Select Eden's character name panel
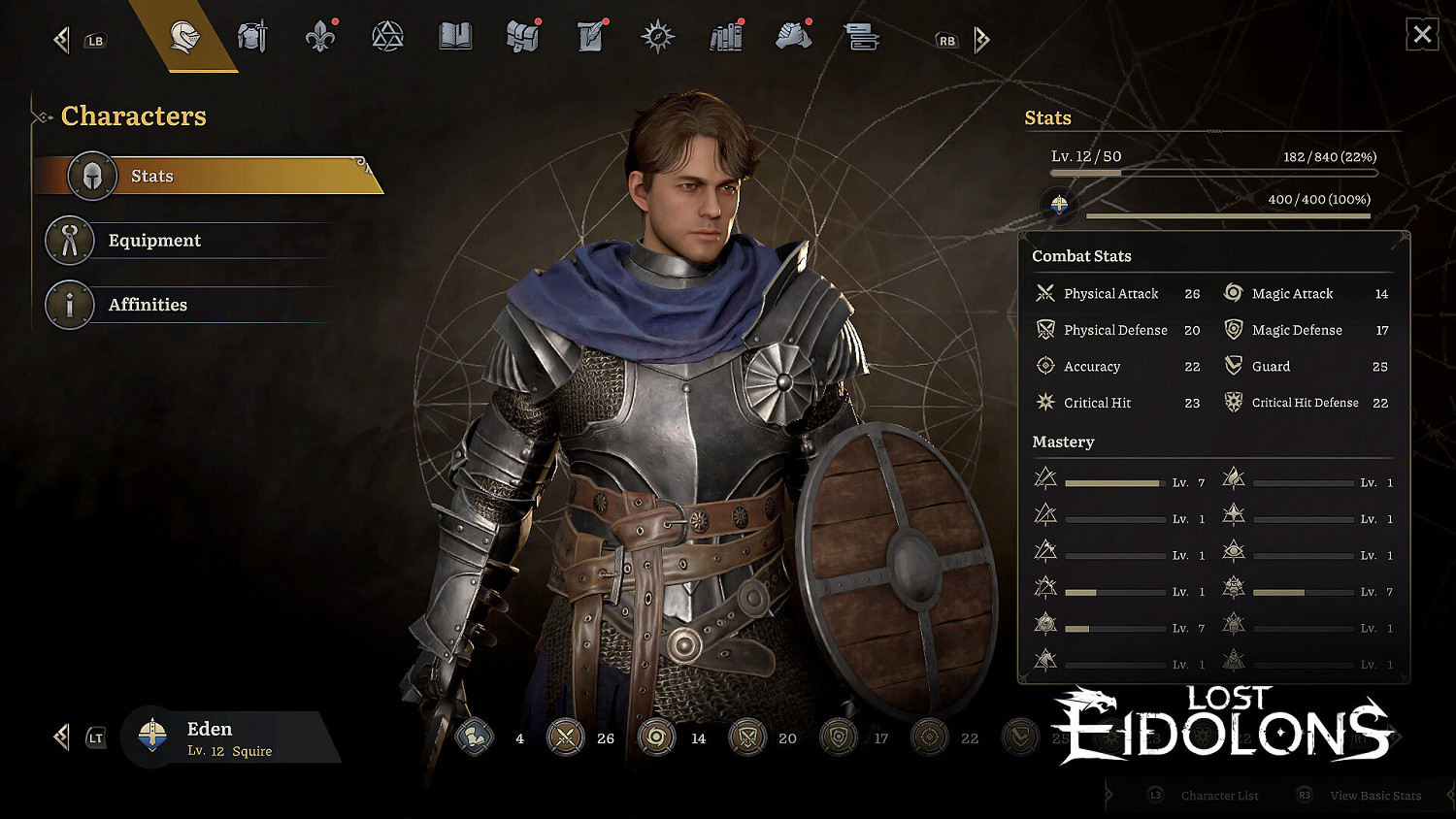The height and width of the screenshot is (819, 1456). coord(228,738)
